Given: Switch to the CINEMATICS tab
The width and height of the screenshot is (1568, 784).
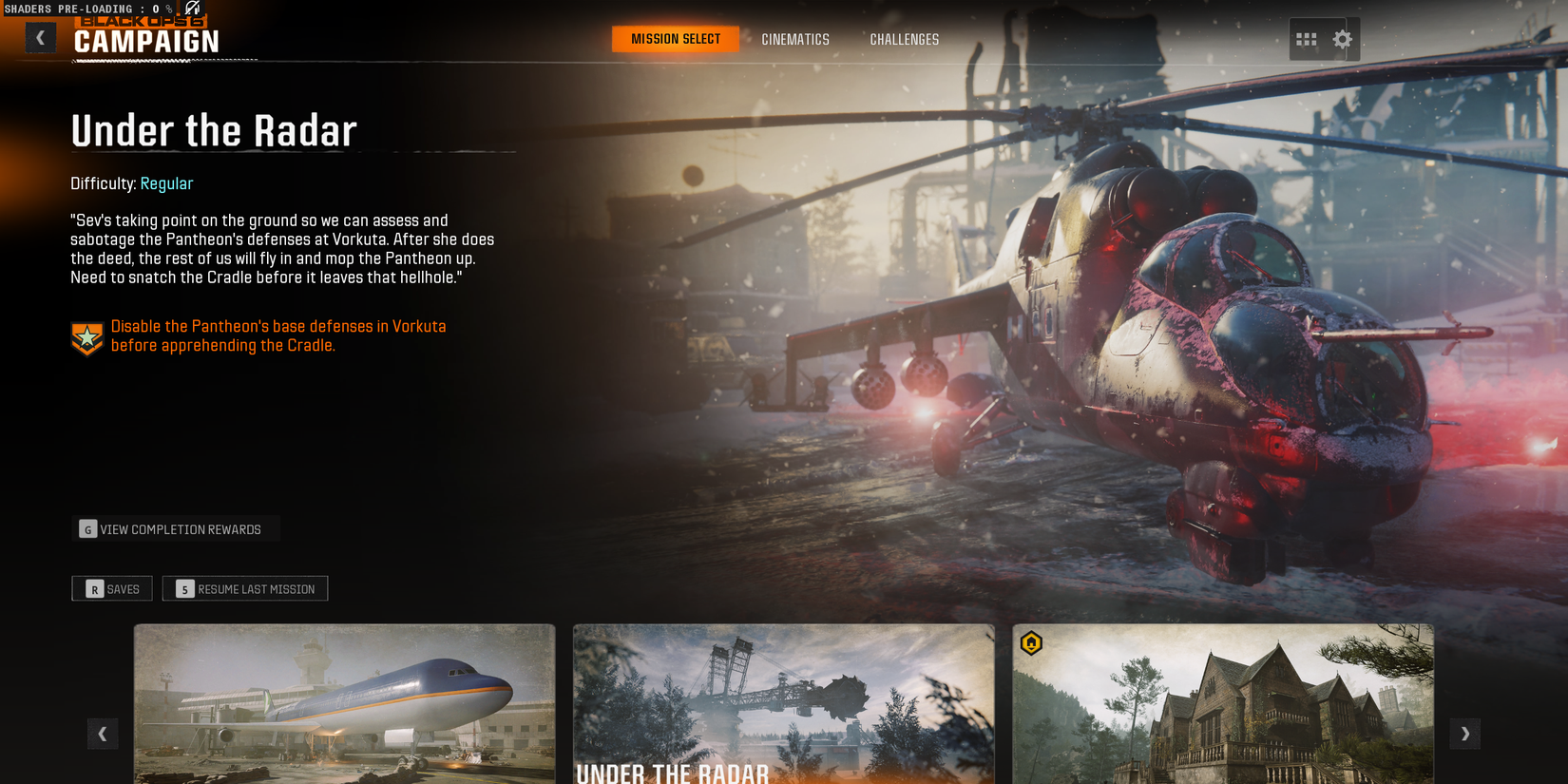Looking at the screenshot, I should pyautogui.click(x=795, y=39).
